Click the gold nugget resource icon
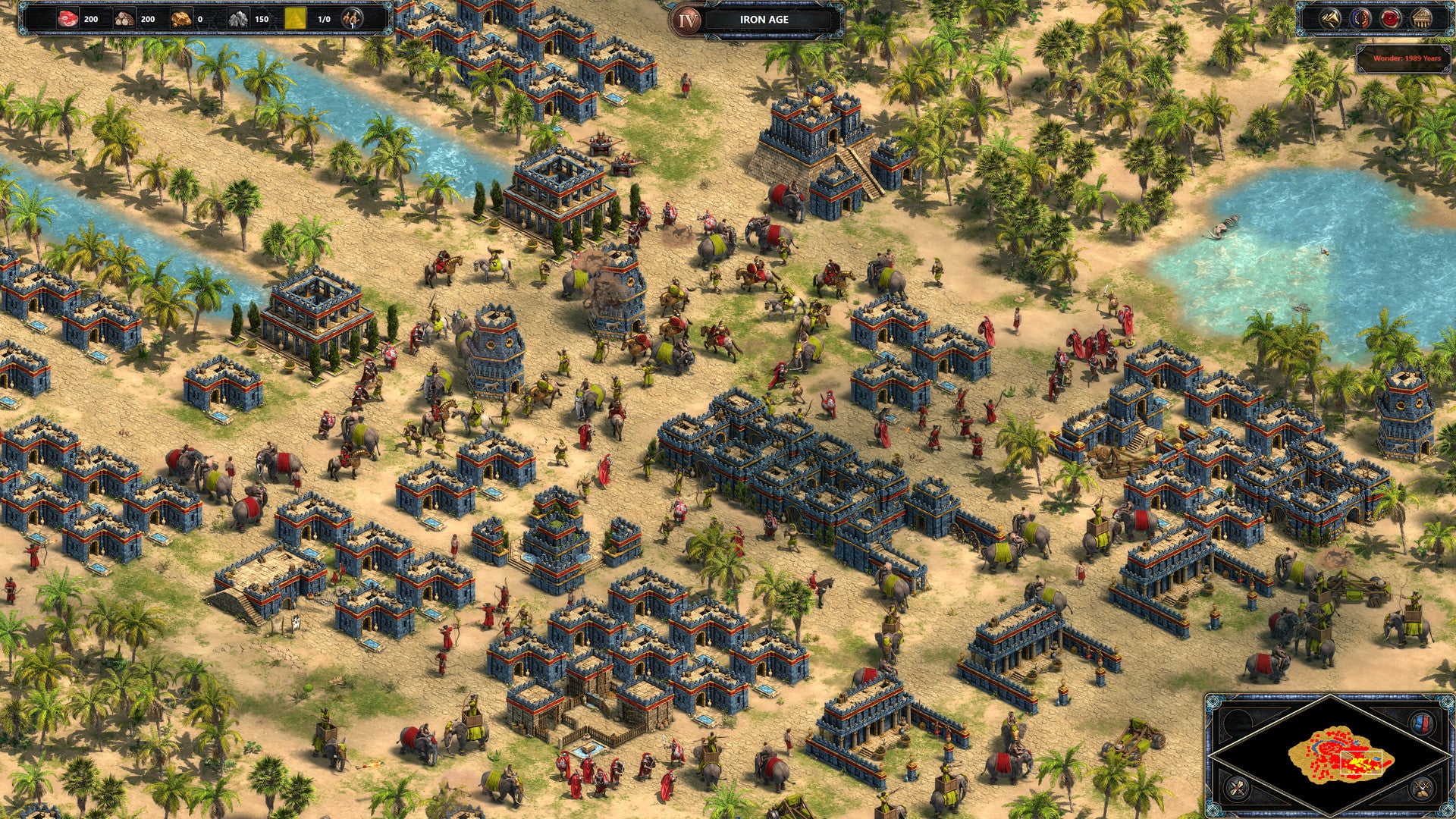This screenshot has height=819, width=1456. click(180, 17)
